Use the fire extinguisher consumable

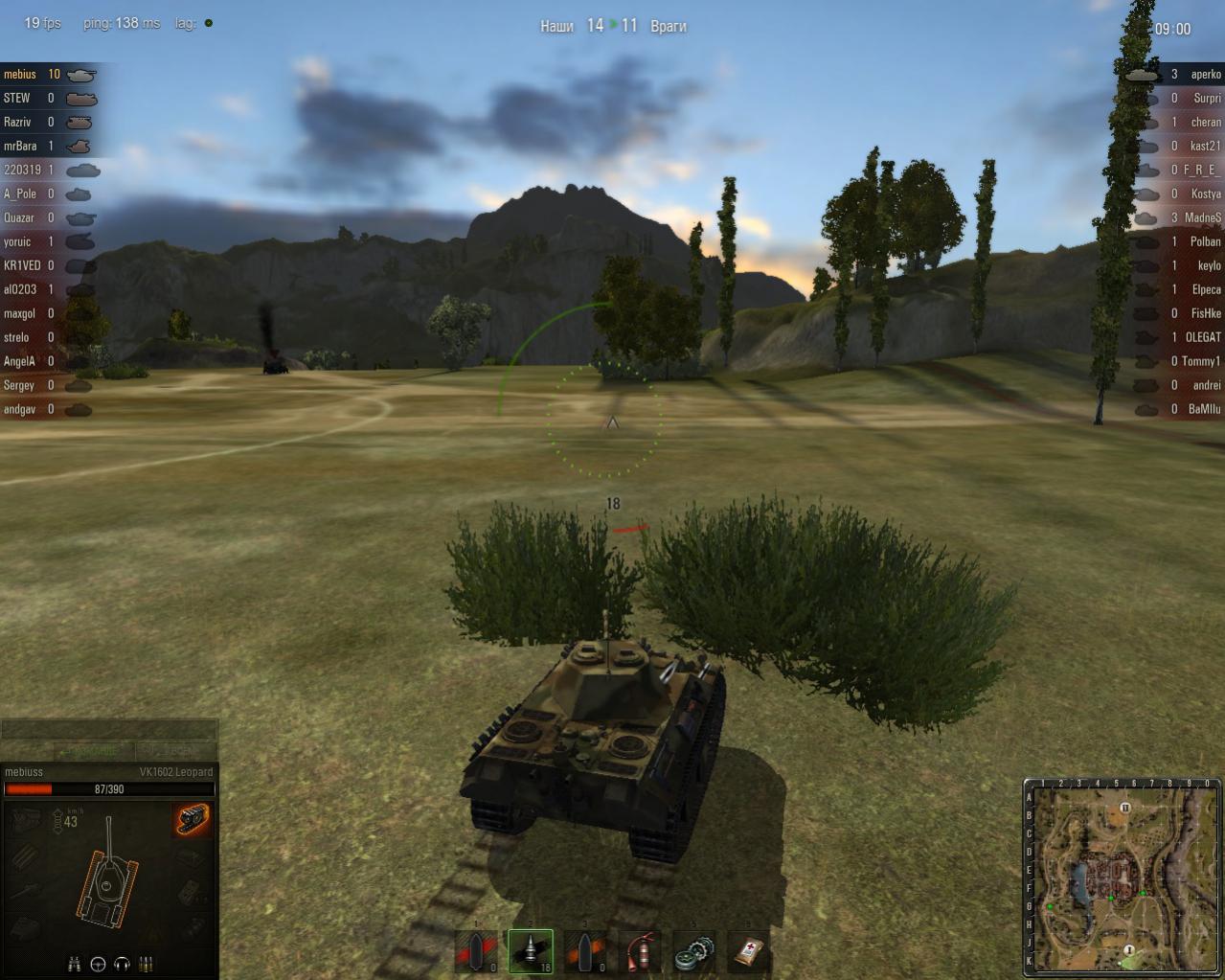pos(640,951)
